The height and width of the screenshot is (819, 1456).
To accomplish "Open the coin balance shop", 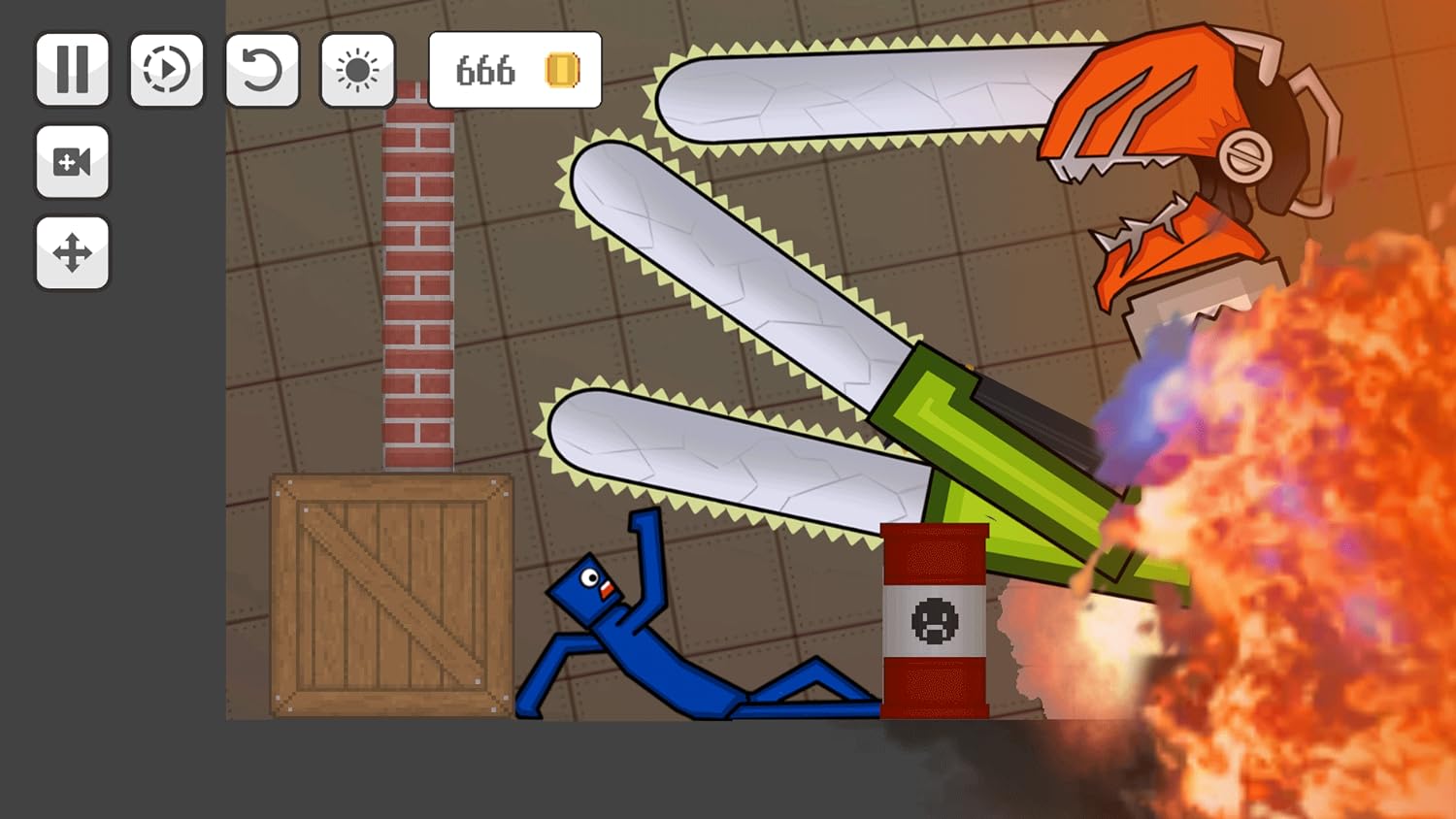I will (515, 70).
